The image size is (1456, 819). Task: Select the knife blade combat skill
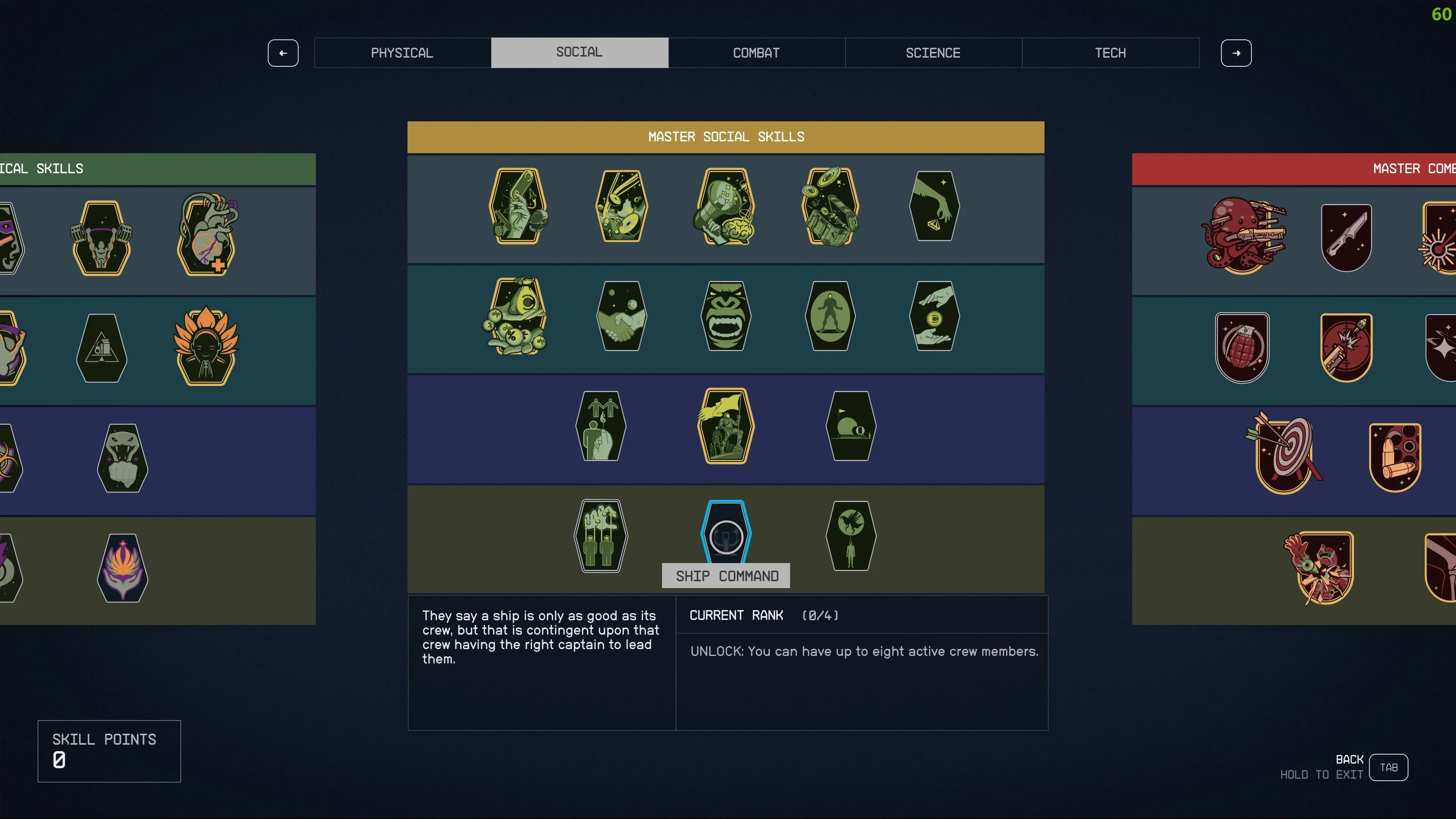tap(1346, 237)
